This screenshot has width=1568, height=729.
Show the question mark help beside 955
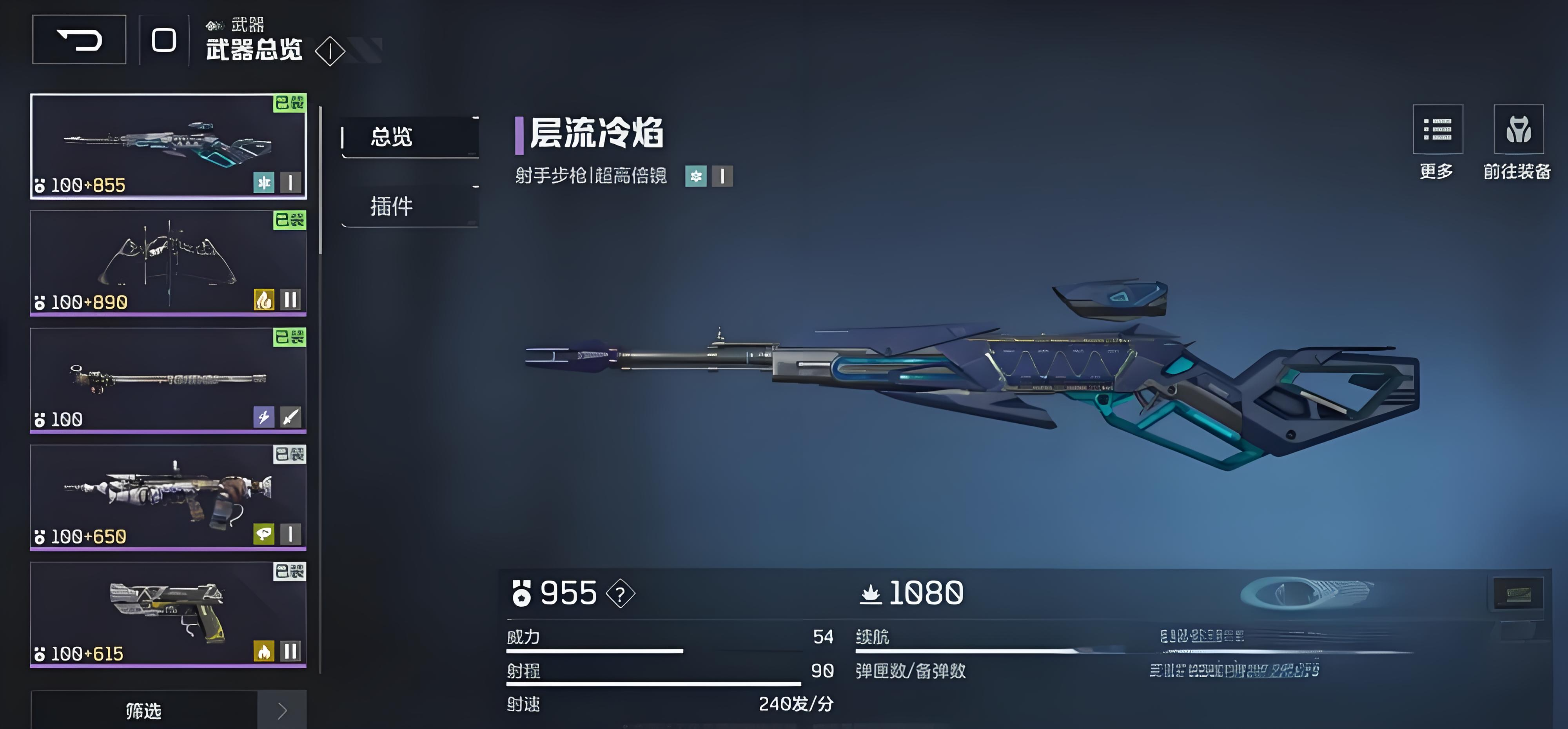pyautogui.click(x=620, y=594)
